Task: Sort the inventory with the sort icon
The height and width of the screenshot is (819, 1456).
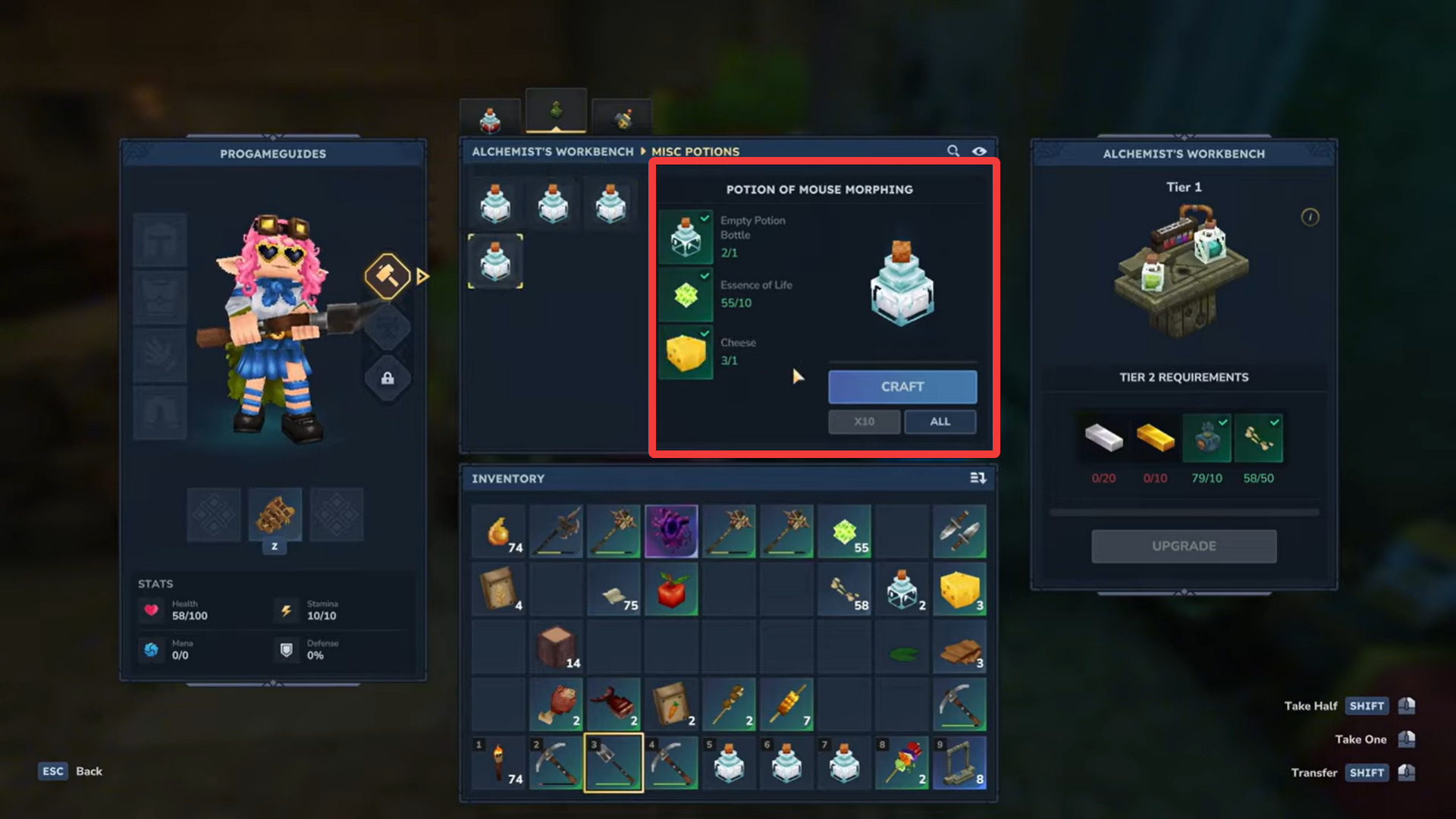Action: coord(977,478)
